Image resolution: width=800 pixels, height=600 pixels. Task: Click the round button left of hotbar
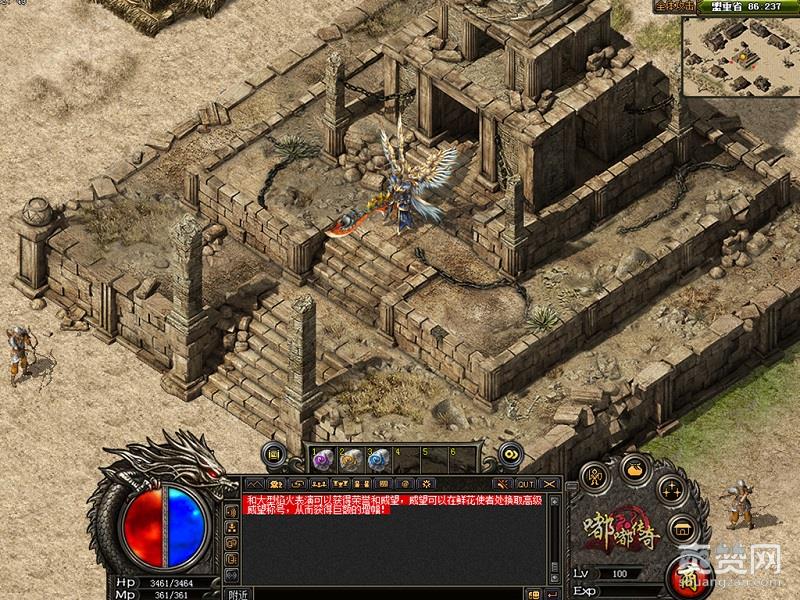(x=273, y=455)
